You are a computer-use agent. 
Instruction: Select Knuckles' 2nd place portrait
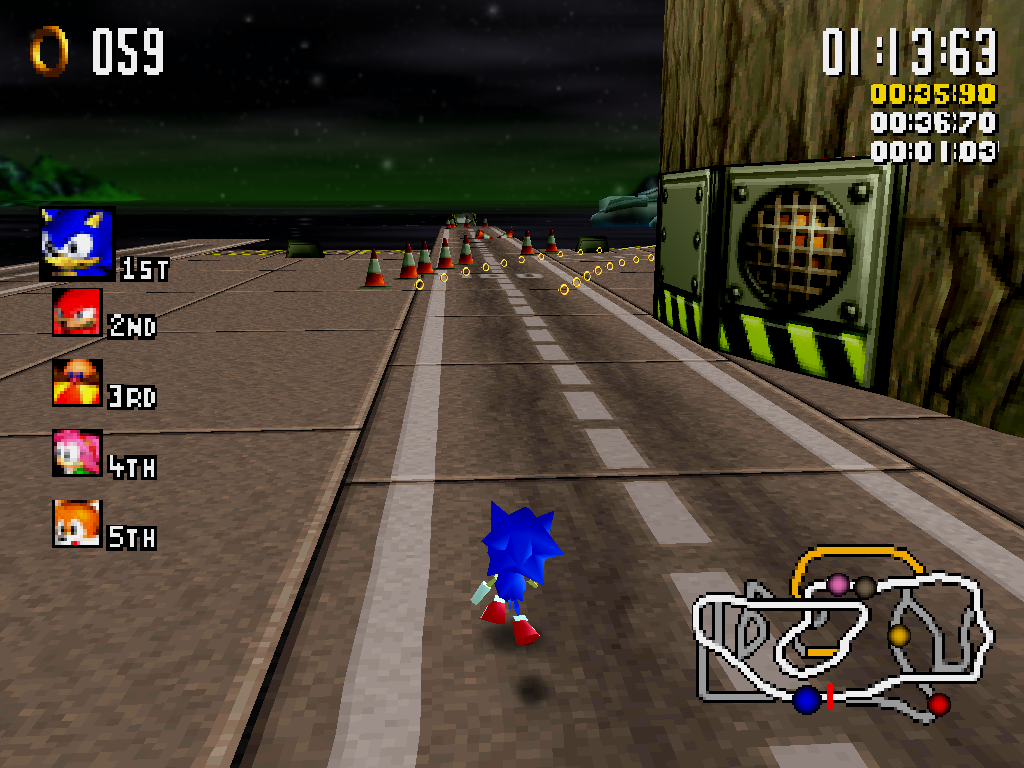coord(77,312)
